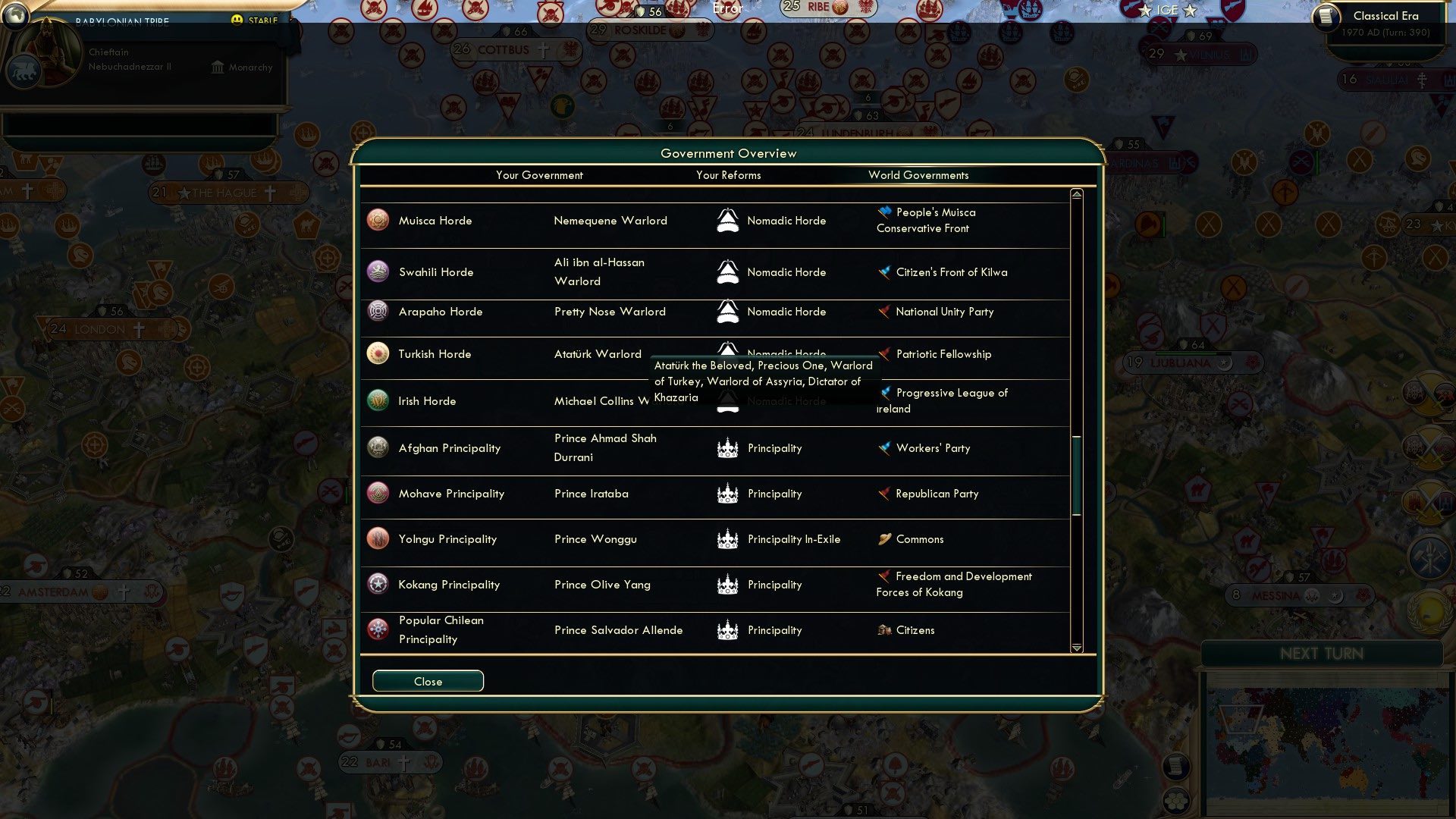Close the Government Overview window
The height and width of the screenshot is (819, 1456).
pyautogui.click(x=427, y=680)
